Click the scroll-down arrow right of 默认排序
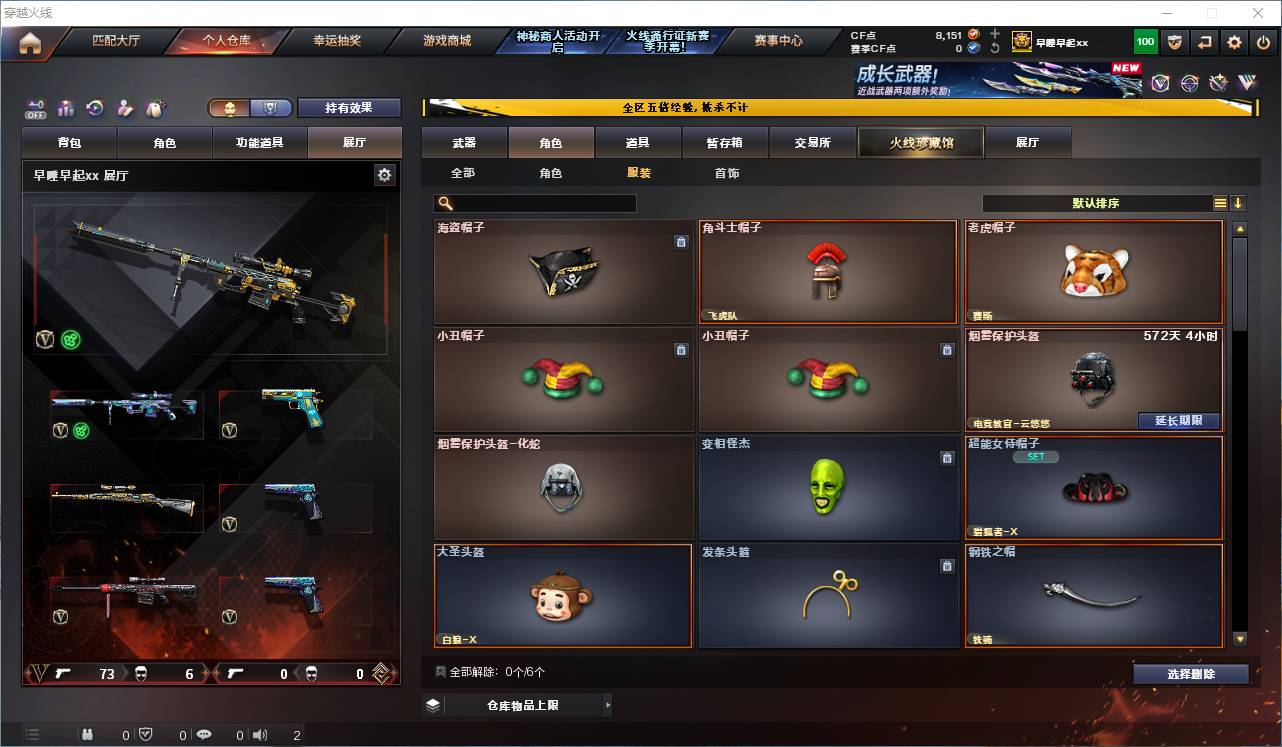The image size is (1282, 747). (1239, 203)
